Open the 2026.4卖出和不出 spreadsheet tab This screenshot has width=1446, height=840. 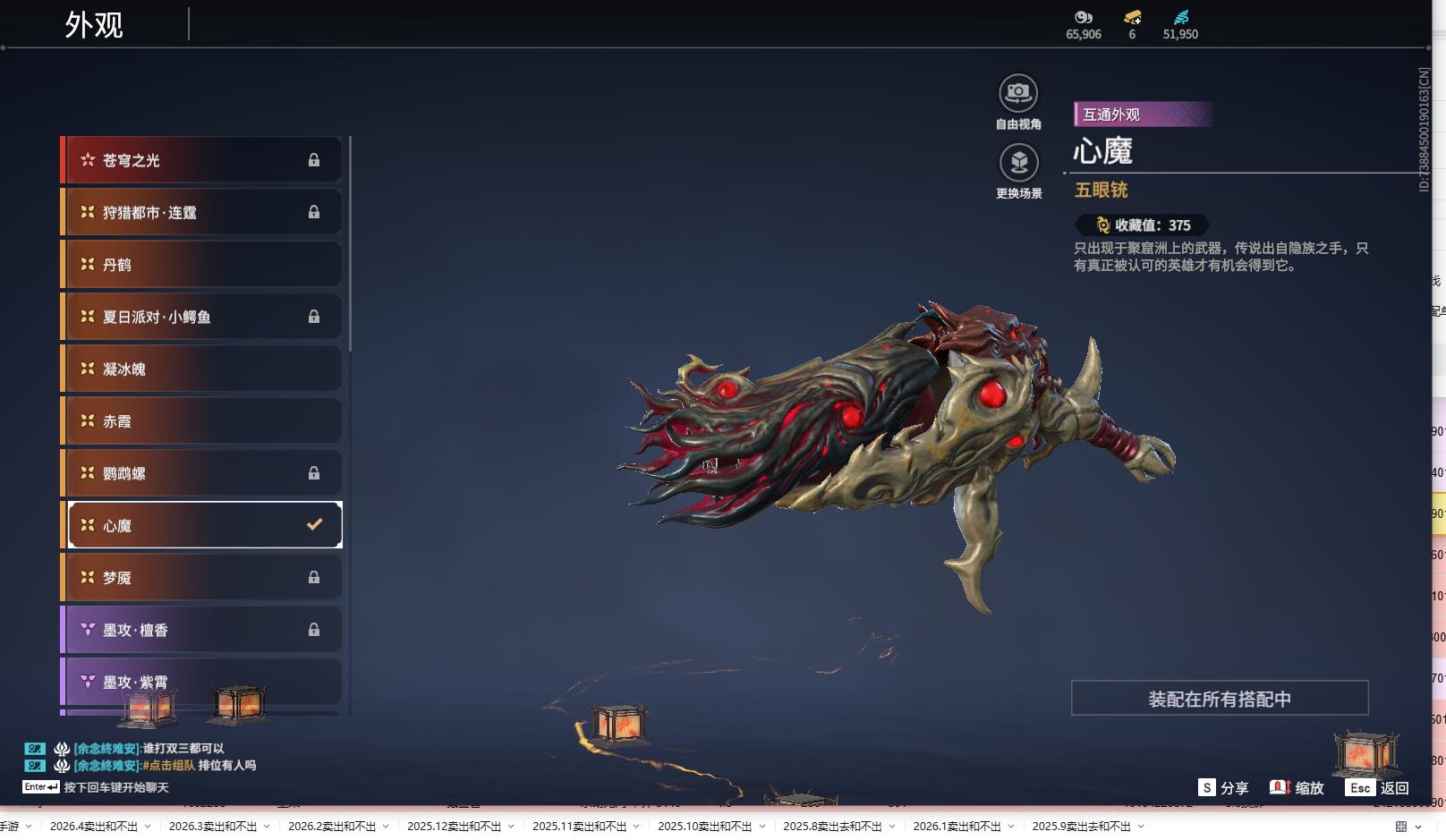[x=94, y=827]
